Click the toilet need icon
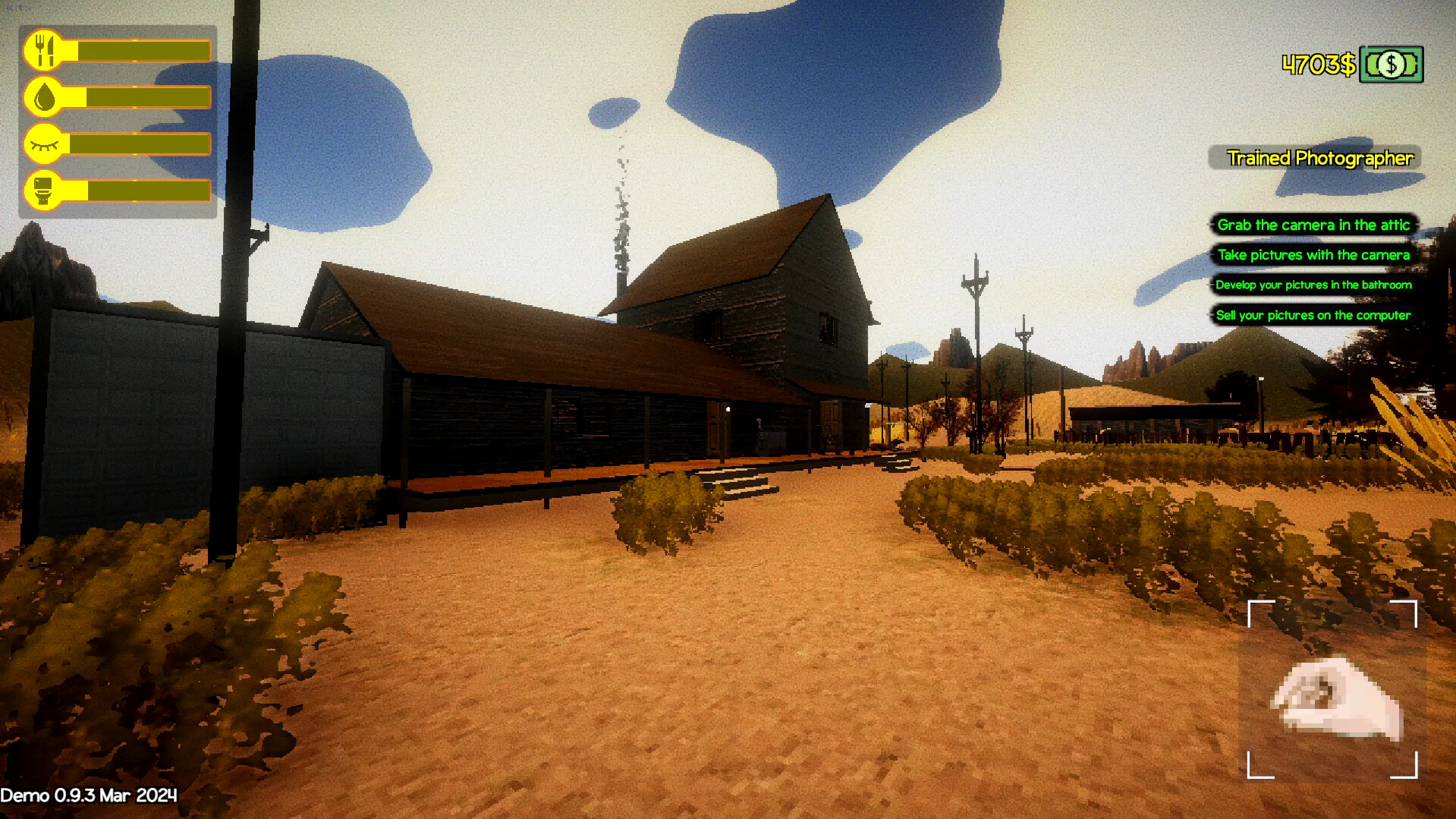This screenshot has width=1456, height=819. point(46,191)
